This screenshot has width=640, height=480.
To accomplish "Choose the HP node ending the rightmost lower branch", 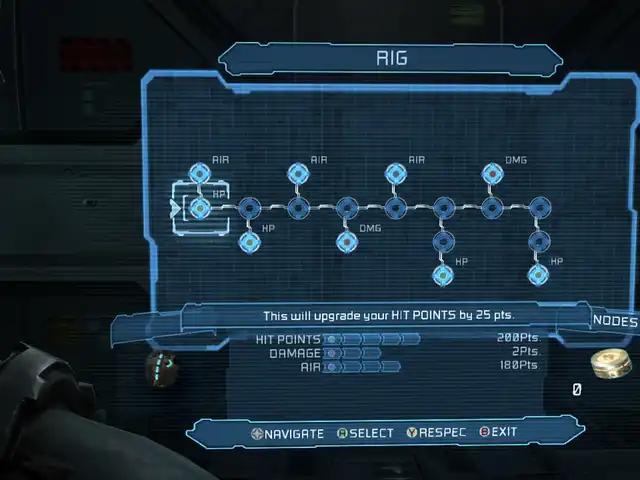I will (538, 274).
